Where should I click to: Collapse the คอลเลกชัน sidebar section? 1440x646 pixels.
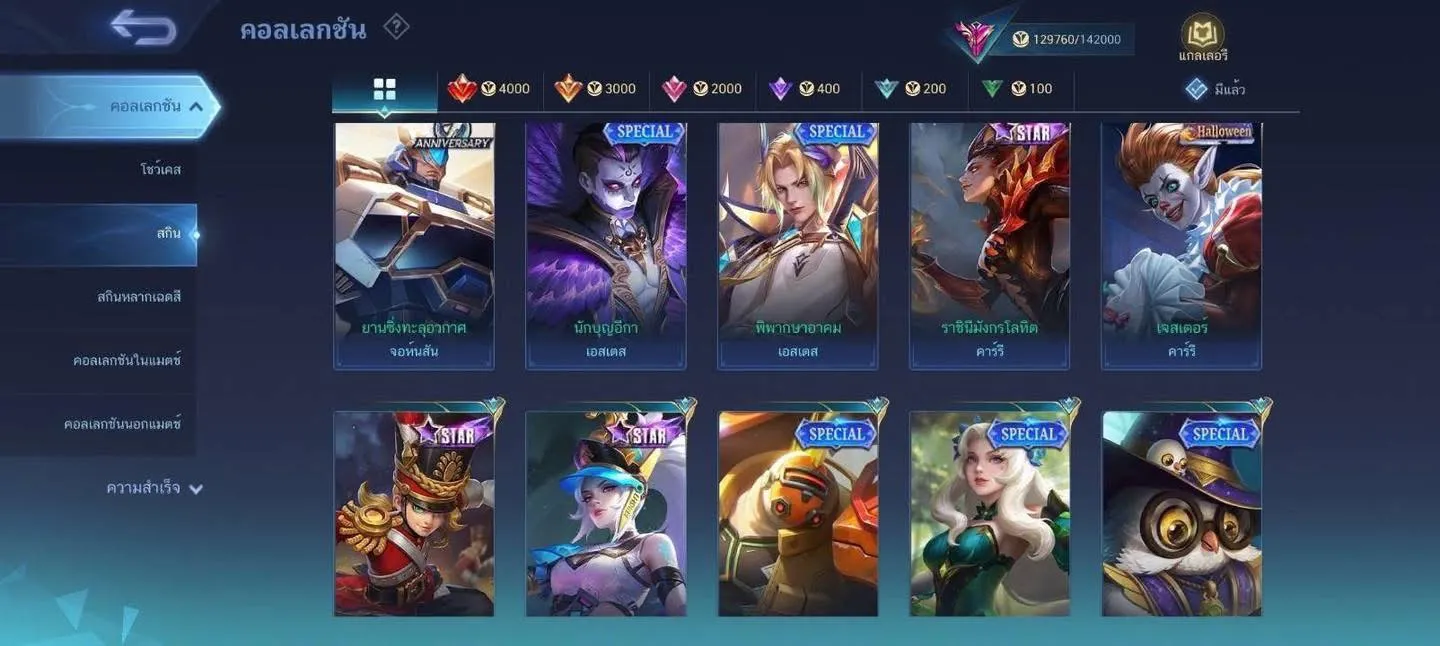pyautogui.click(x=196, y=106)
